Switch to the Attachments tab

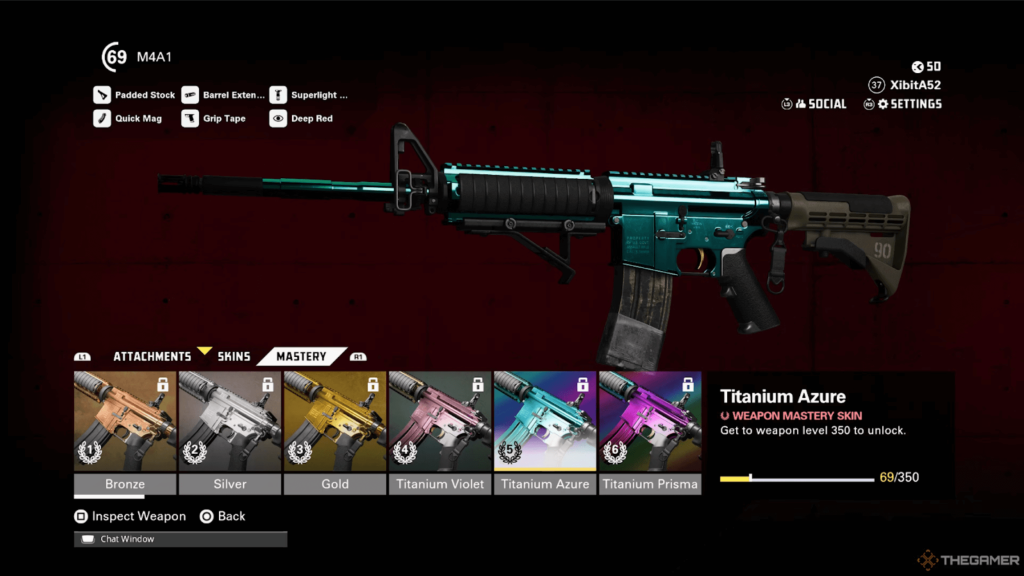coord(151,356)
